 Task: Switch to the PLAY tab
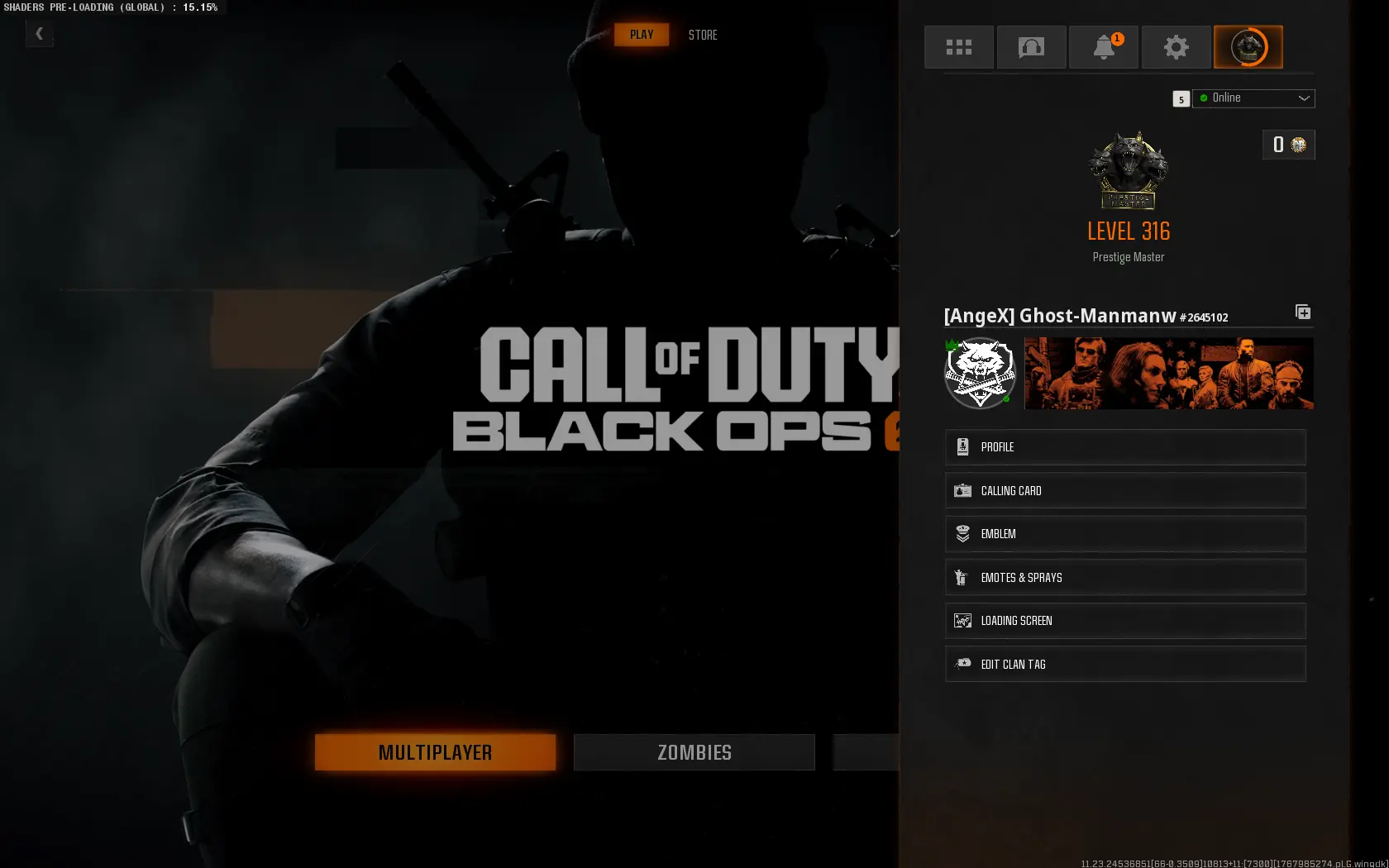[x=642, y=35]
